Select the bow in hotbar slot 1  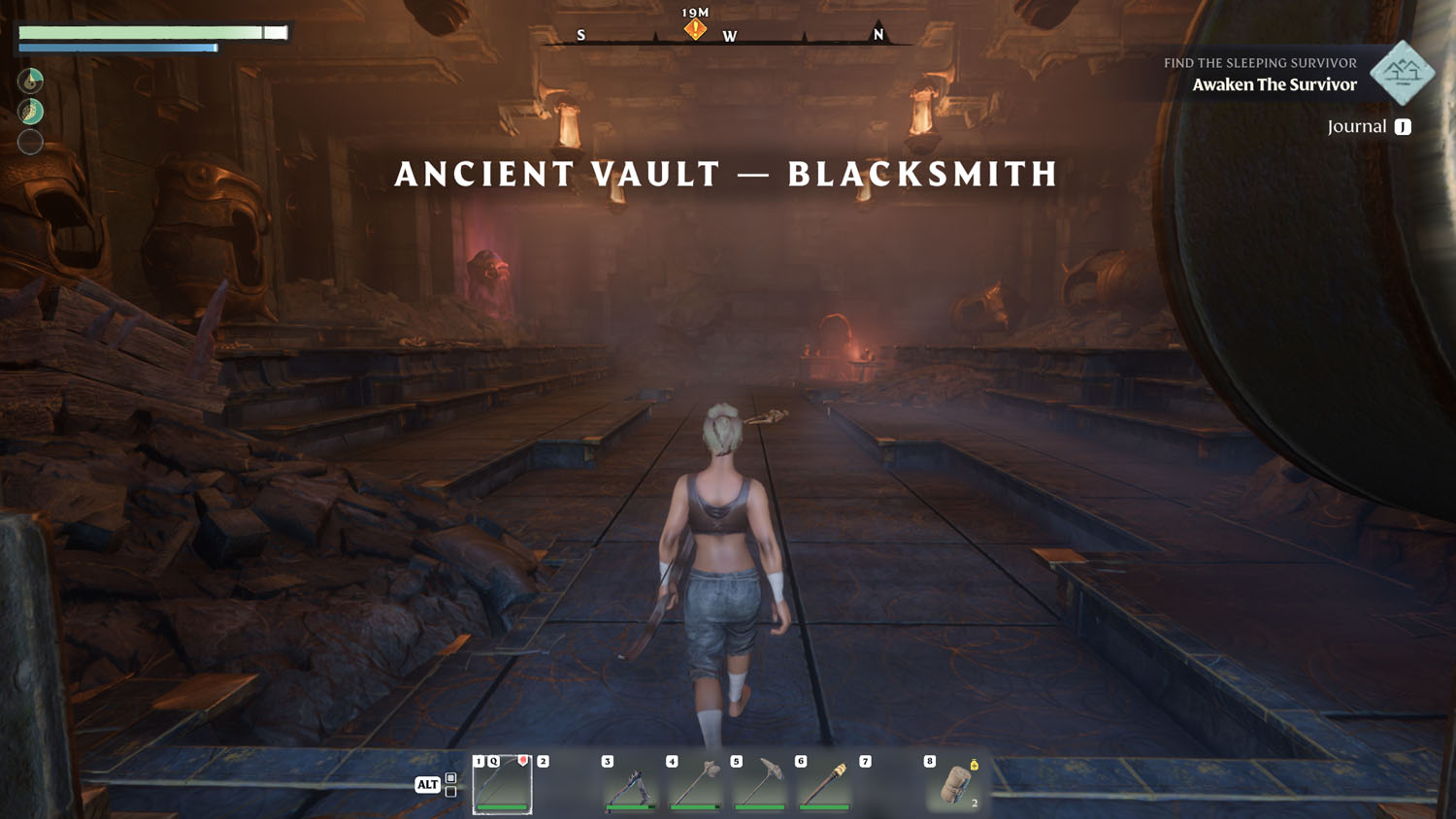pos(502,784)
